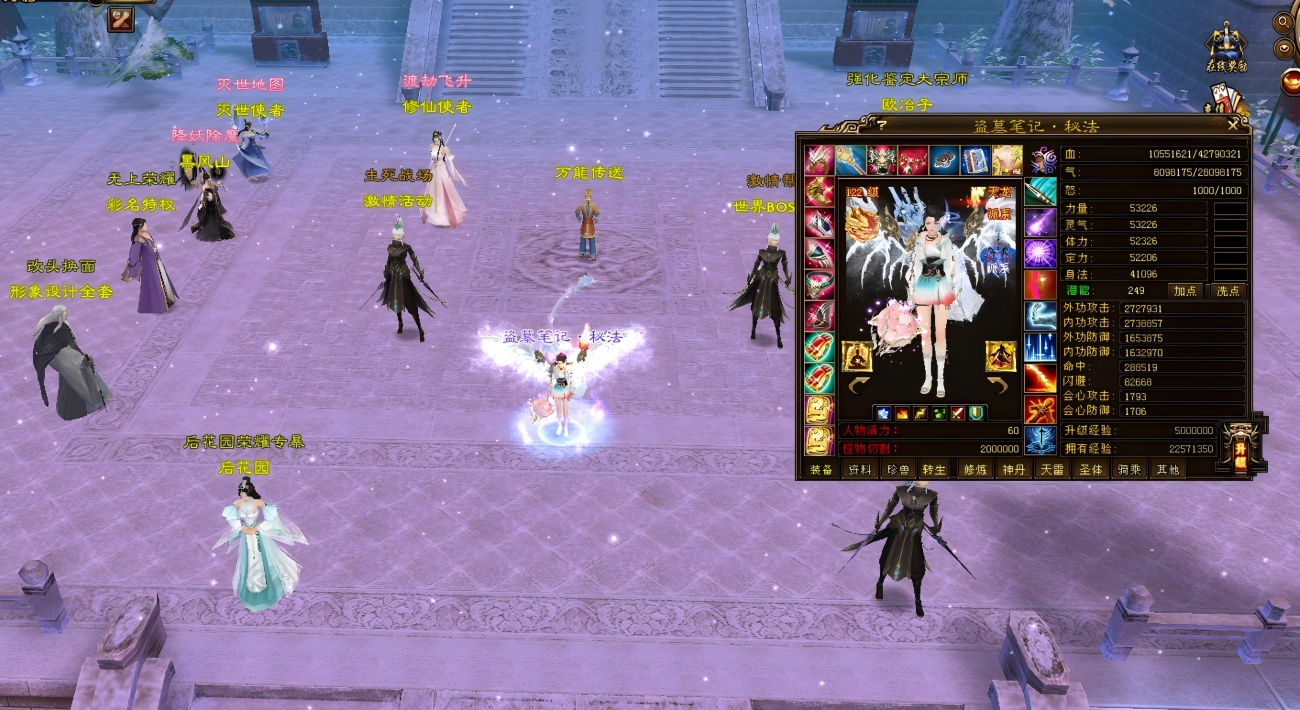The height and width of the screenshot is (710, 1300).
Task: Switch to the 其他 tab
Action: click(1167, 470)
